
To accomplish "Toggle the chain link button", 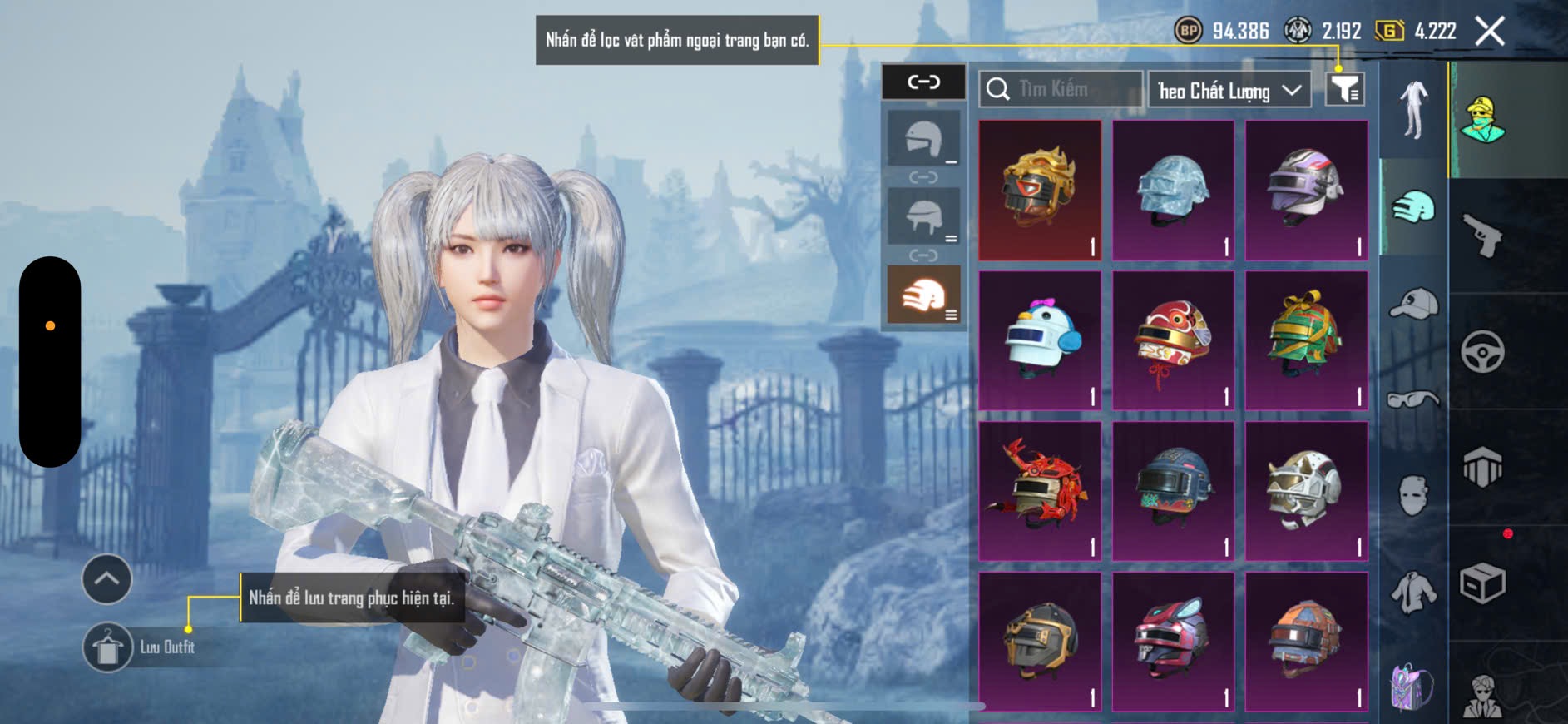I will pyautogui.click(x=923, y=82).
